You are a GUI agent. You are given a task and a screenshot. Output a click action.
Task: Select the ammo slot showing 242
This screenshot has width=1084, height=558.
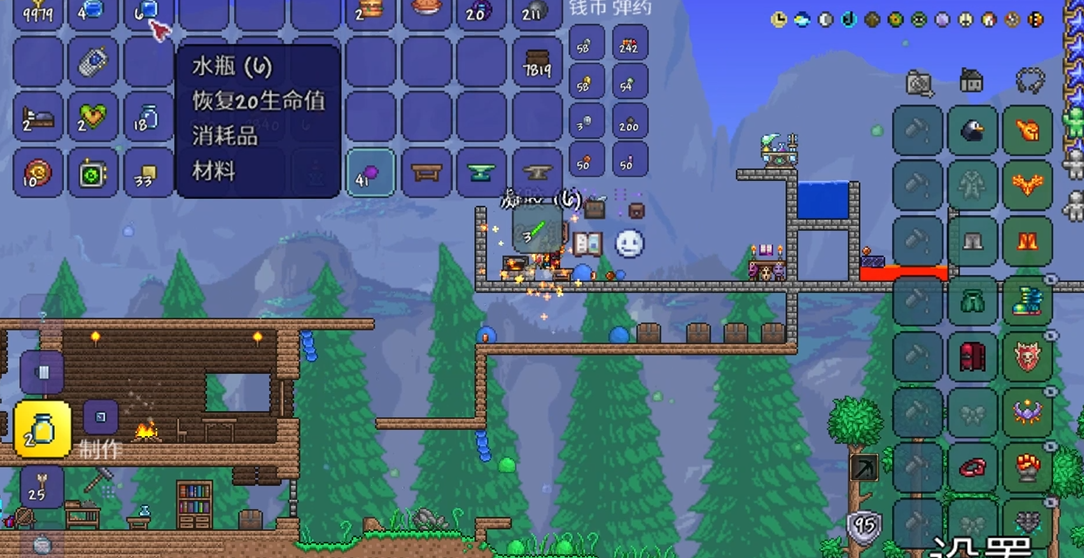point(629,43)
